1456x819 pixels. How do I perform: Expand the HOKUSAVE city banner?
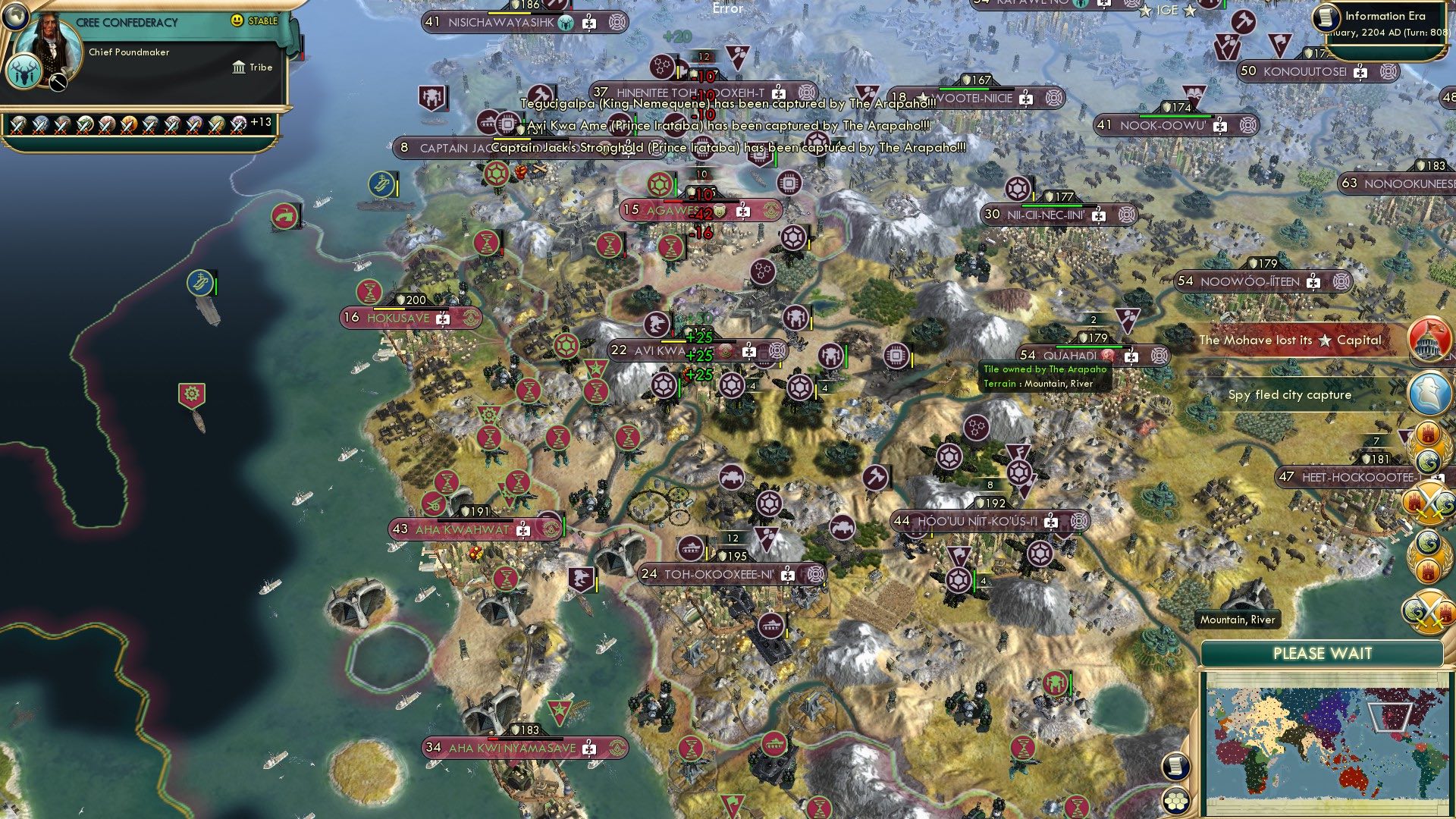399,318
